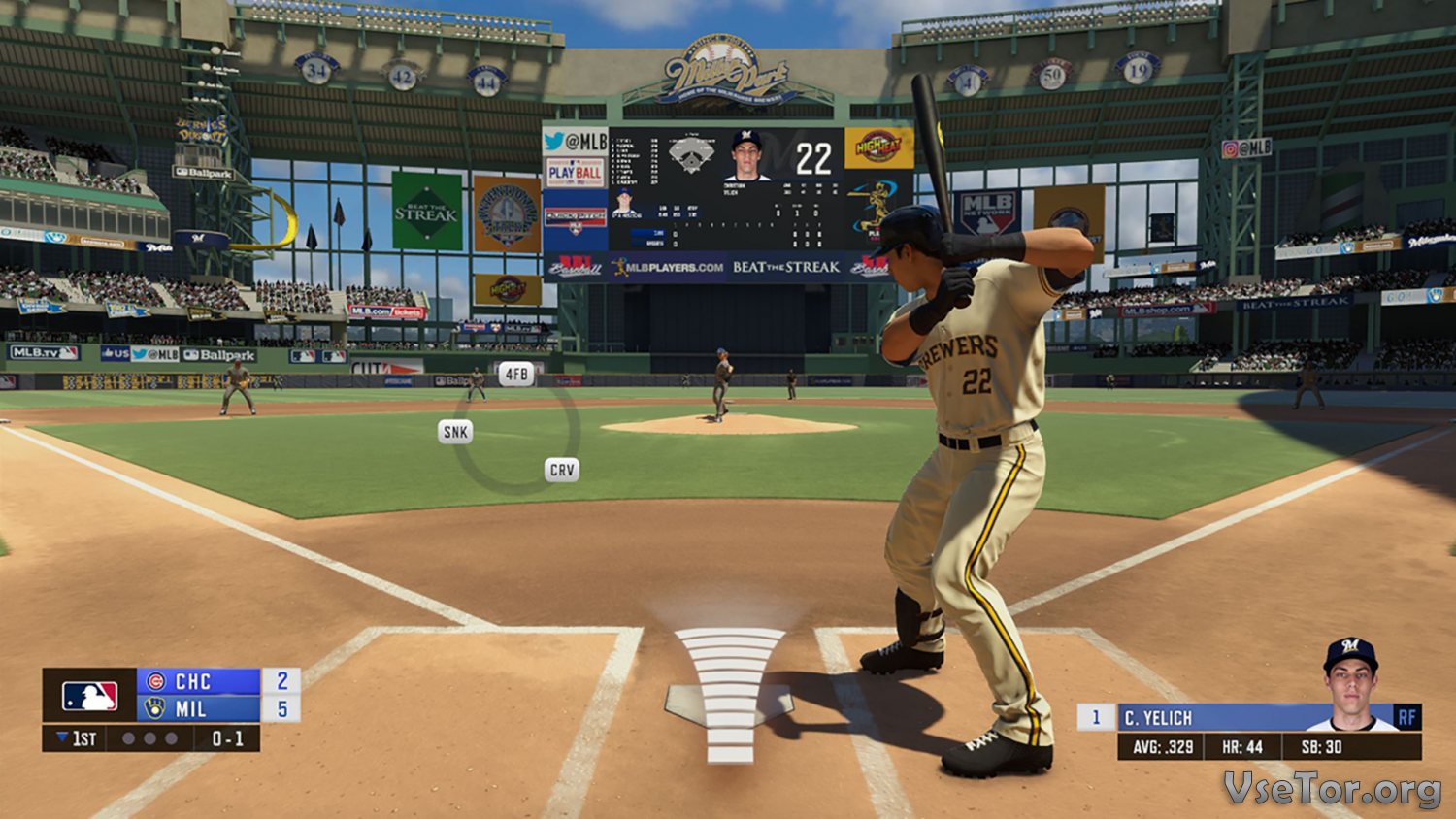Click the MLB logo on the score panel
The image size is (1456, 819).
89,696
